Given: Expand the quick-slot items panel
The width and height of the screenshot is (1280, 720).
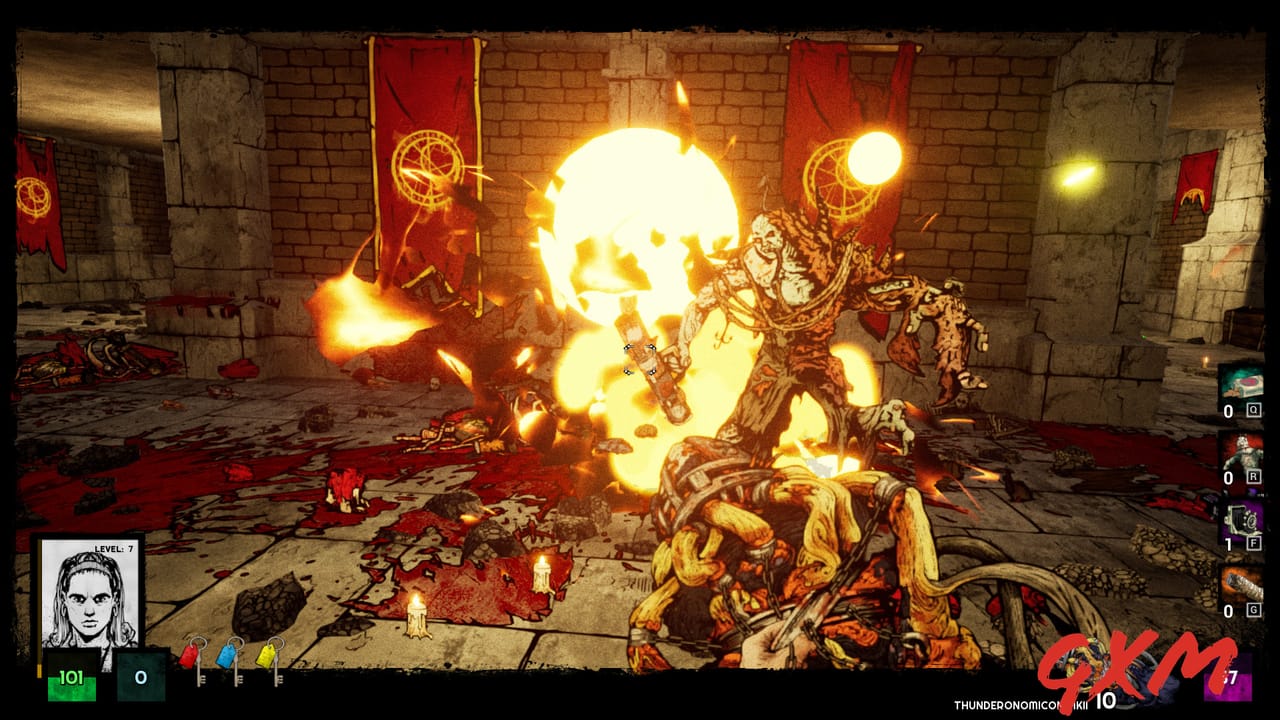Looking at the screenshot, I should (x=1243, y=490).
